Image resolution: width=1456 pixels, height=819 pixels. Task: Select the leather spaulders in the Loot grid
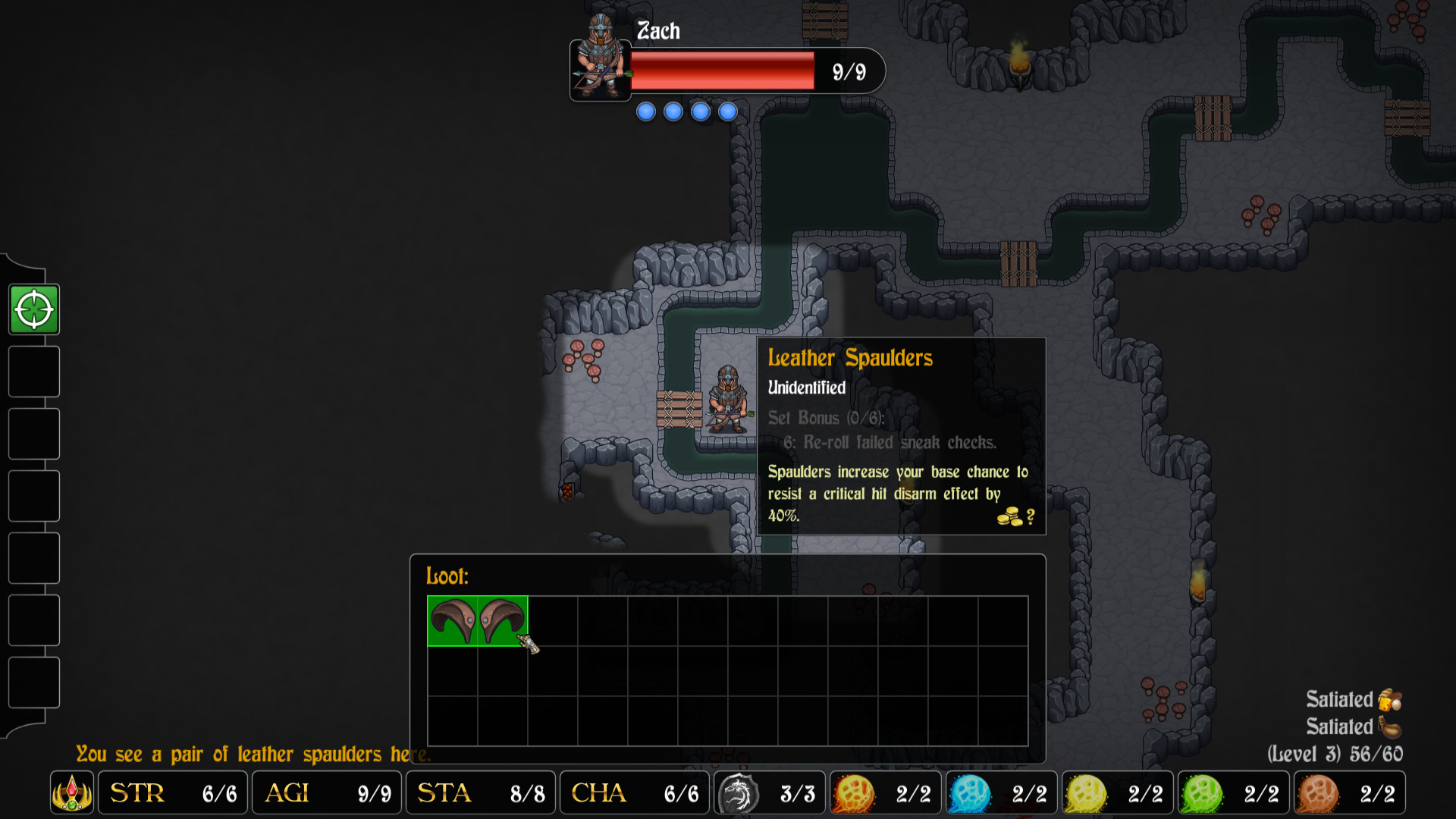476,620
